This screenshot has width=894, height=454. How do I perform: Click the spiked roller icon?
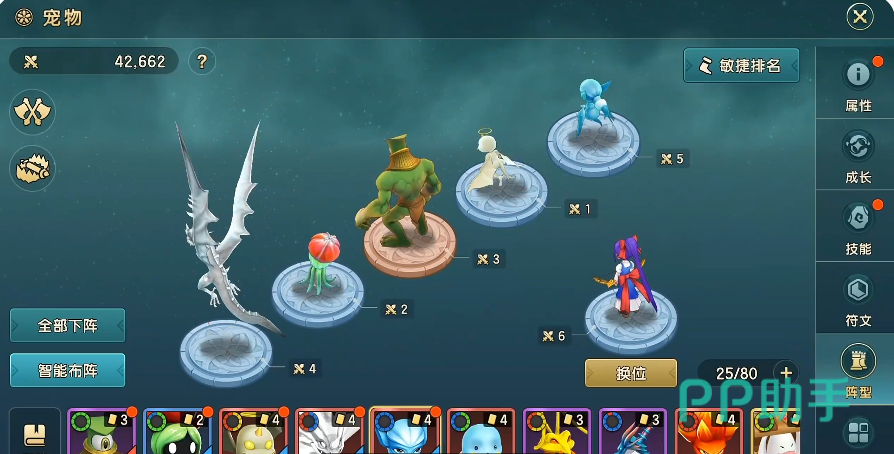32,168
